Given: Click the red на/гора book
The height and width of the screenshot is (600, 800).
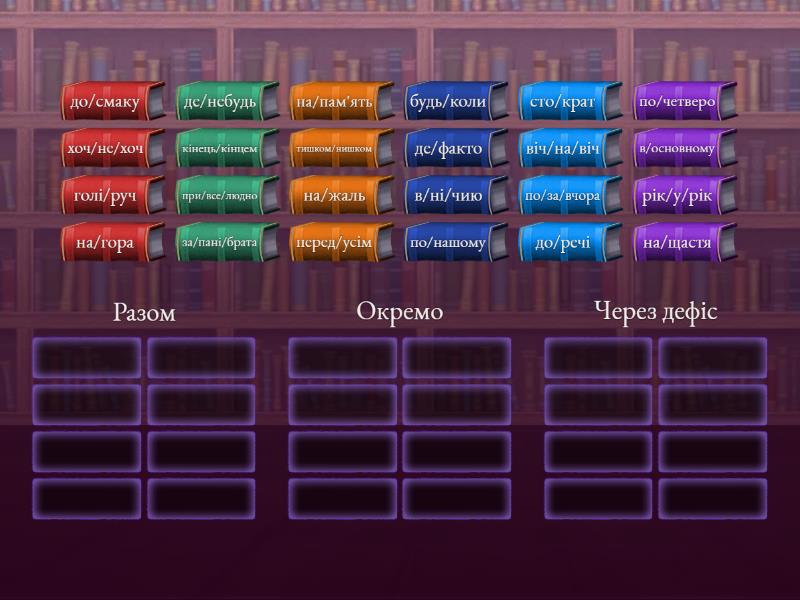Looking at the screenshot, I should coord(105,243).
